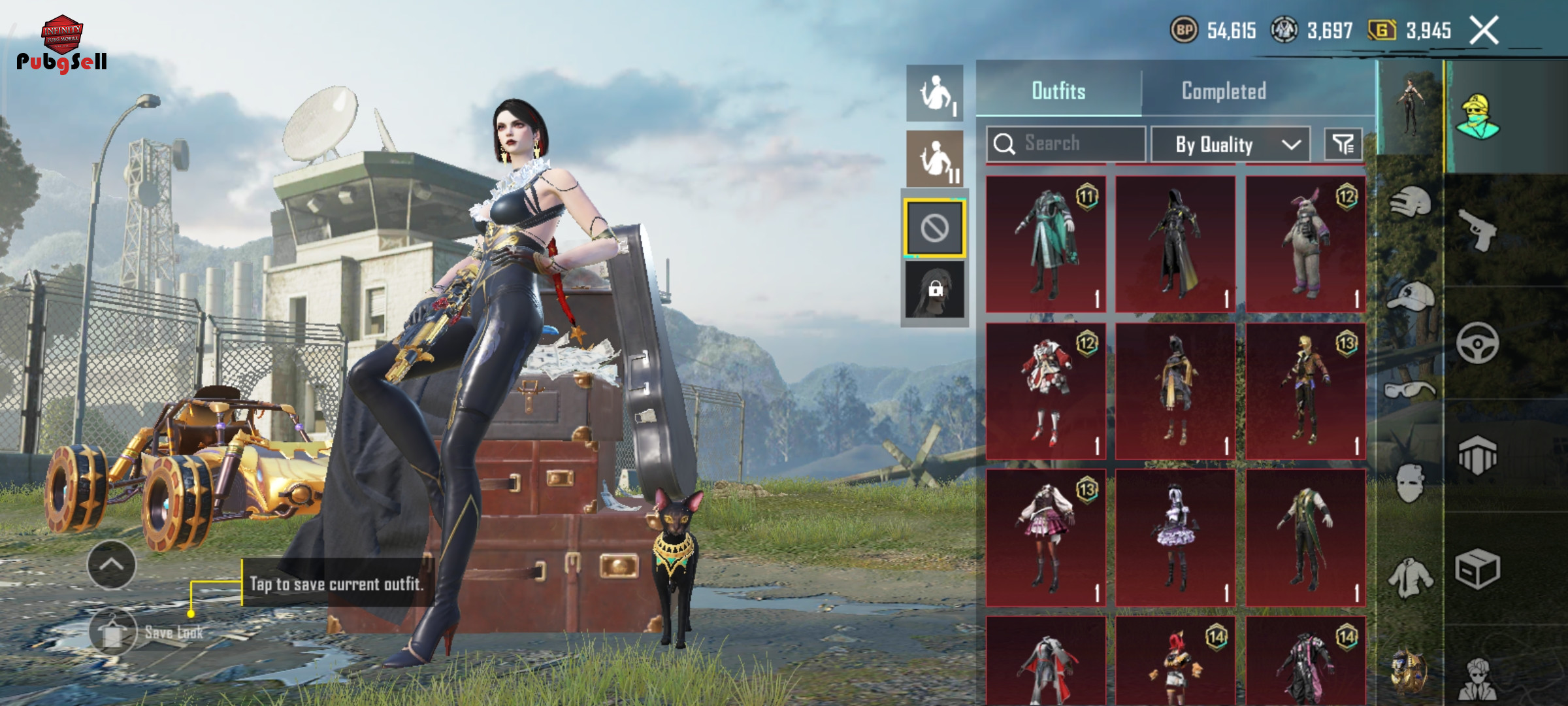Switch to the Completed tab
This screenshot has height=706, width=1568.
point(1224,91)
